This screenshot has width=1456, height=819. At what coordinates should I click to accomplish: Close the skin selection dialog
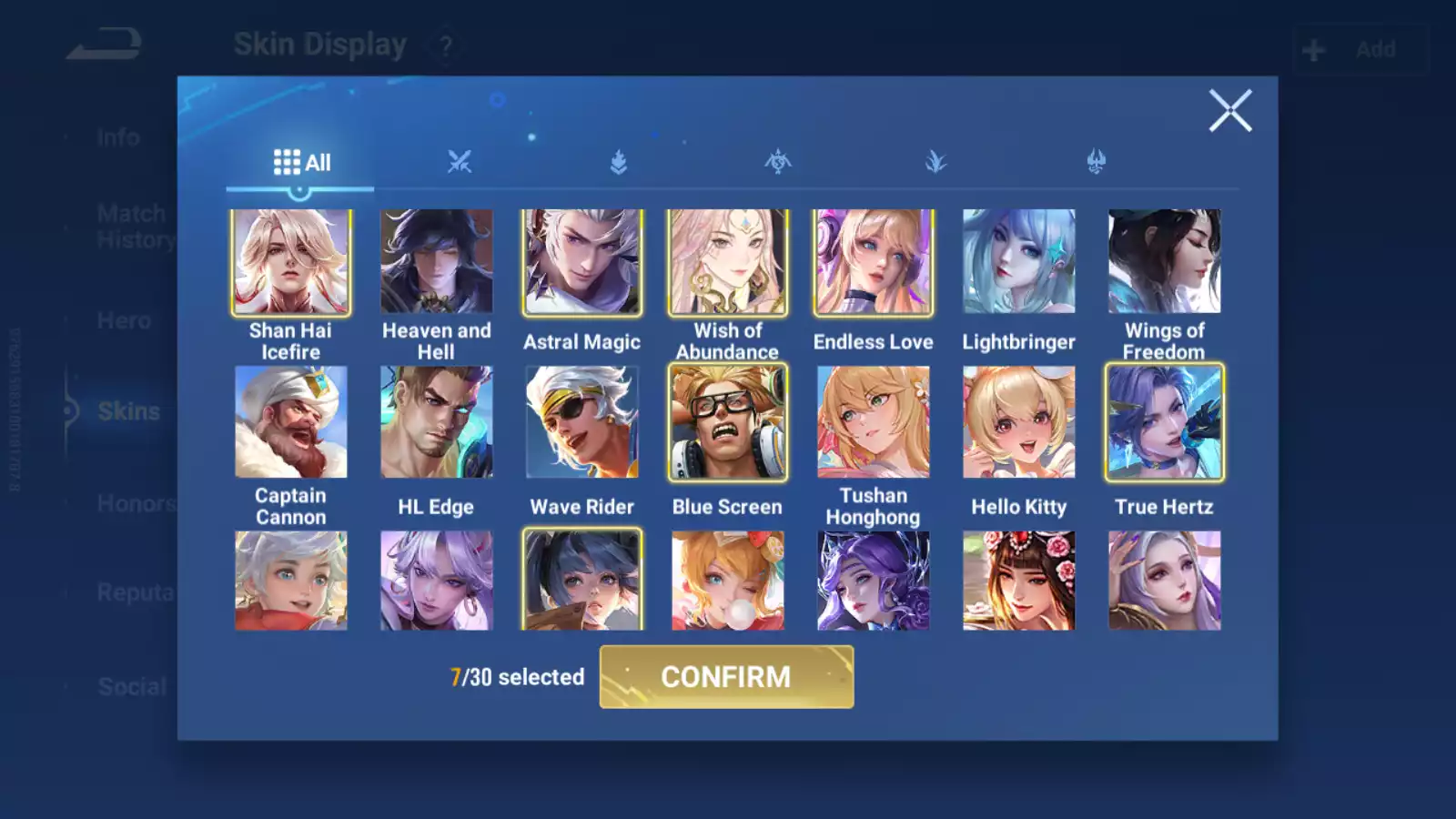point(1229,111)
